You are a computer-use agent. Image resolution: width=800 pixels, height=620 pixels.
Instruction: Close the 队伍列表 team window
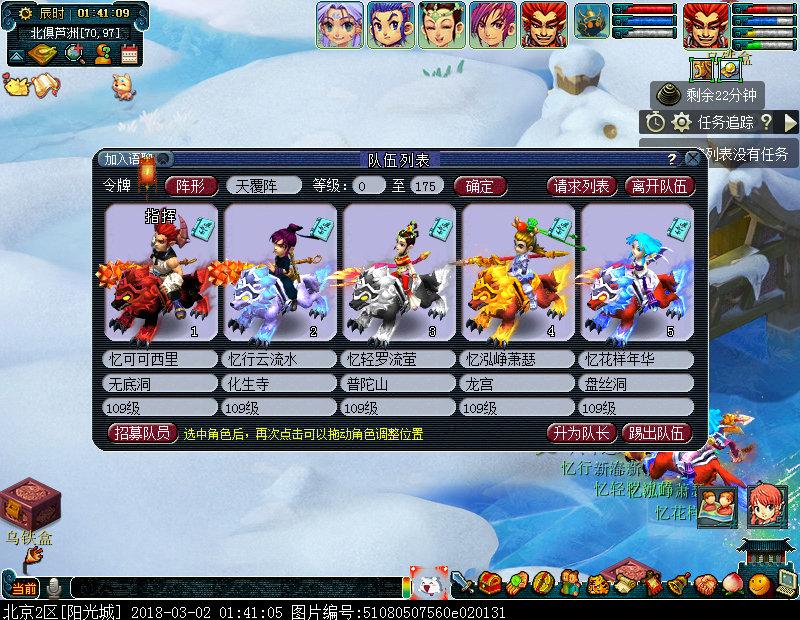pos(692,159)
